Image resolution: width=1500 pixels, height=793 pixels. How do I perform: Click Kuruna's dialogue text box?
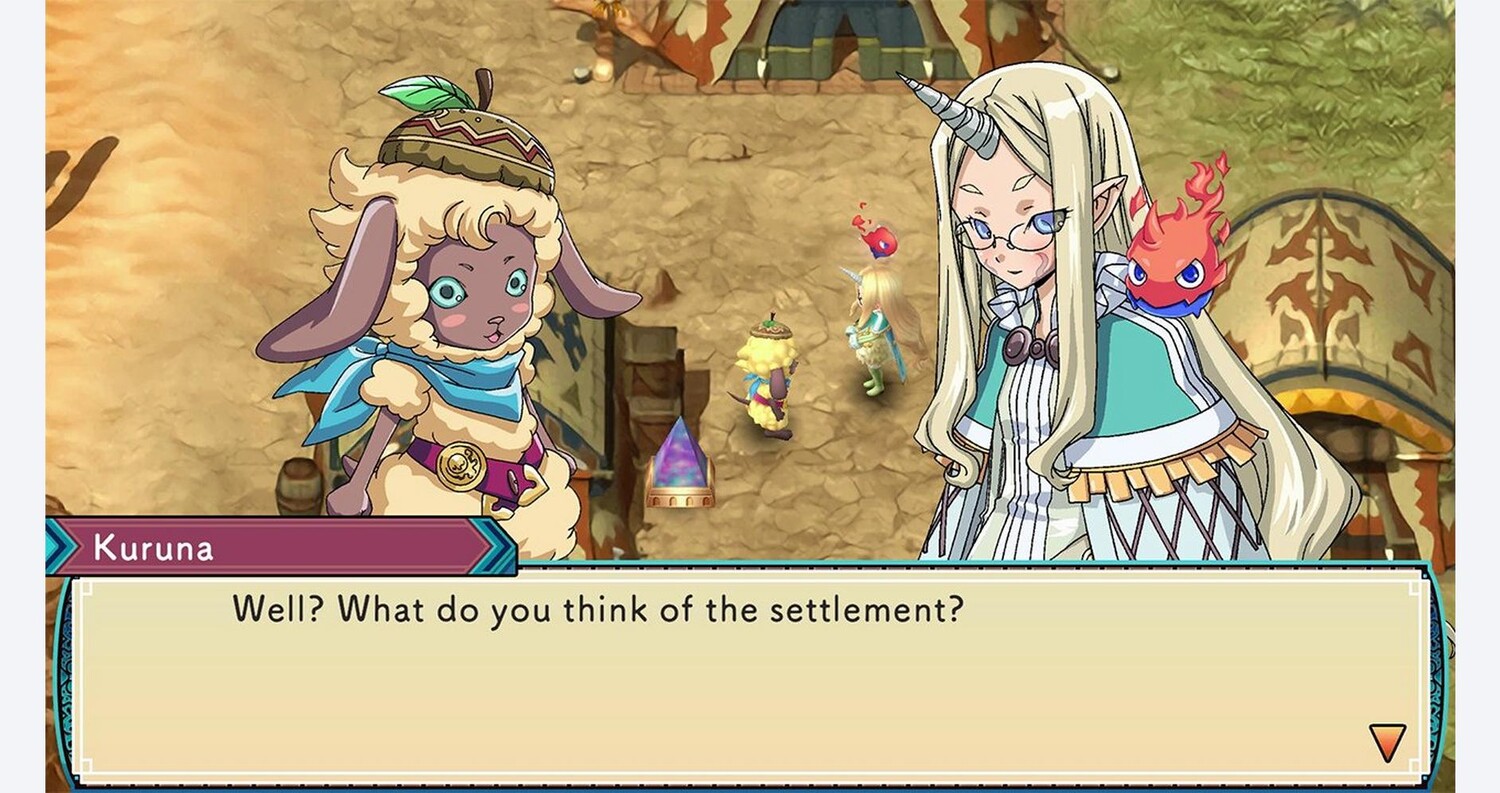click(750, 675)
